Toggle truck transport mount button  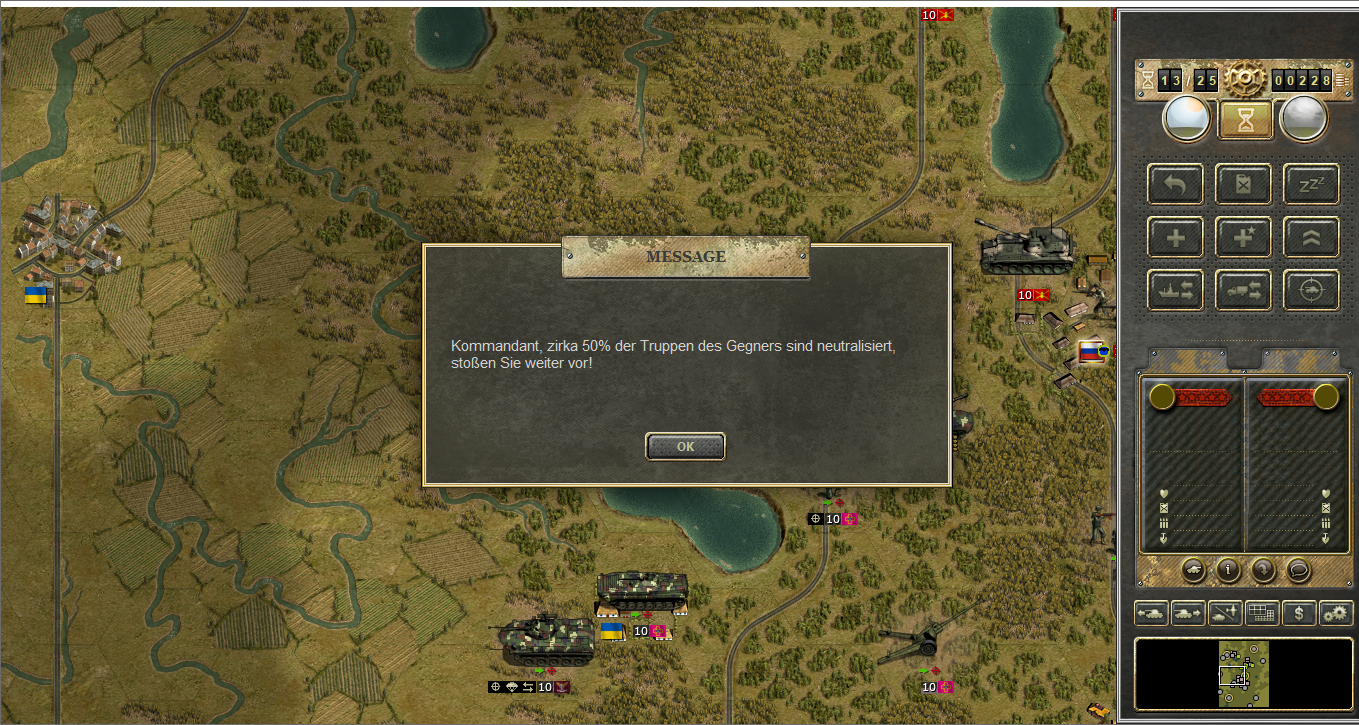coord(1243,290)
